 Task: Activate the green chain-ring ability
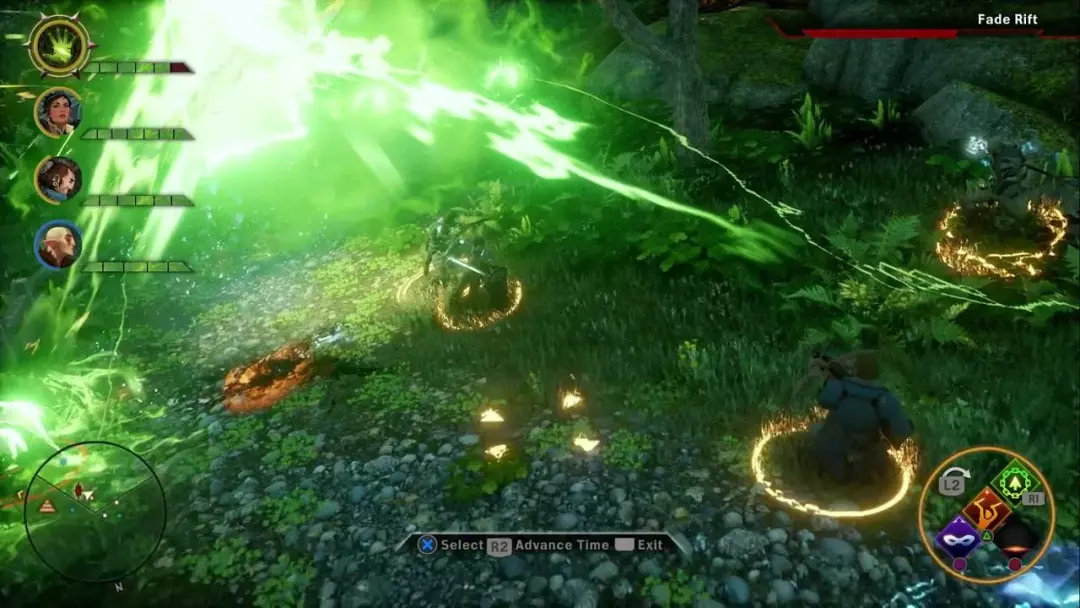pyautogui.click(x=1017, y=482)
